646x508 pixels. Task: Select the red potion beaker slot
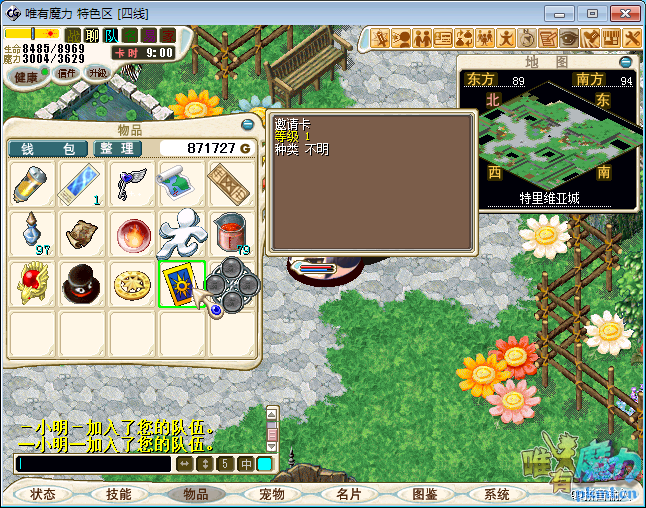[232, 234]
